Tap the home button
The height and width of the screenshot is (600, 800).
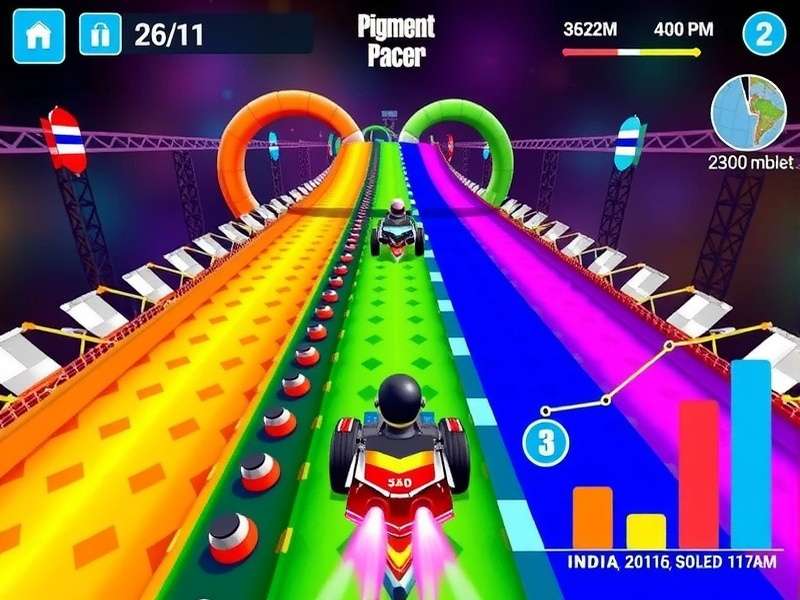pos(39,36)
